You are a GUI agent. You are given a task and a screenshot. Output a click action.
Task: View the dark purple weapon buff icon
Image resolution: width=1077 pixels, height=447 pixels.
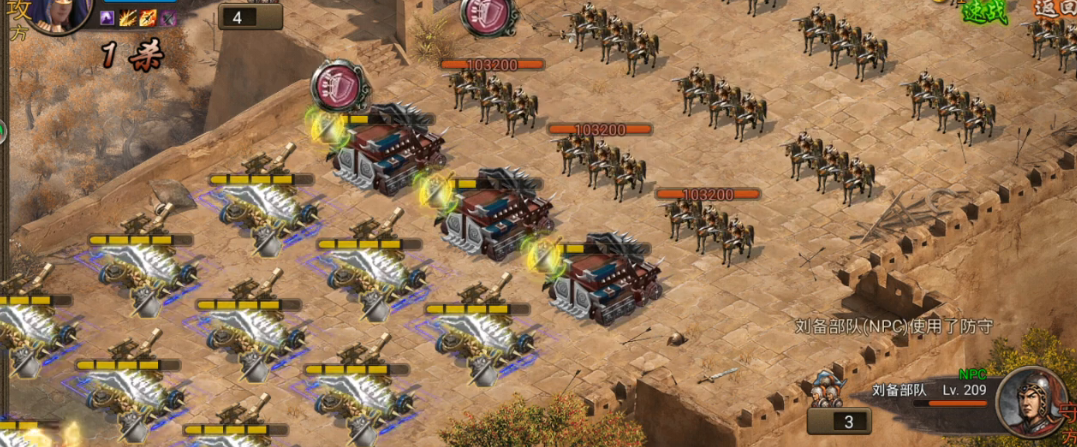pos(169,18)
